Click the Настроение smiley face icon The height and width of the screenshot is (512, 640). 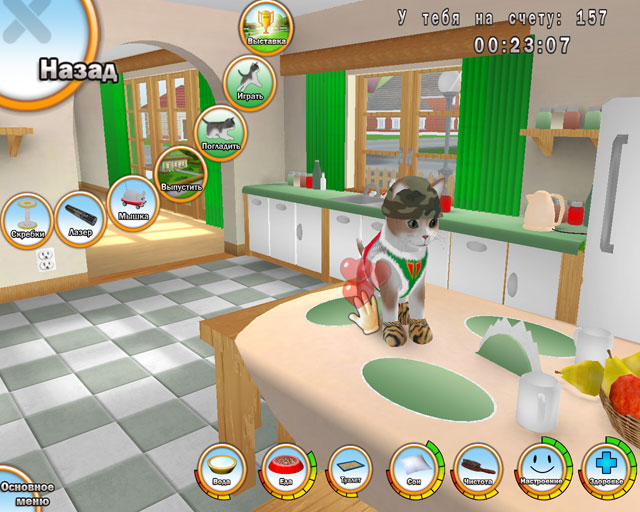click(x=541, y=467)
